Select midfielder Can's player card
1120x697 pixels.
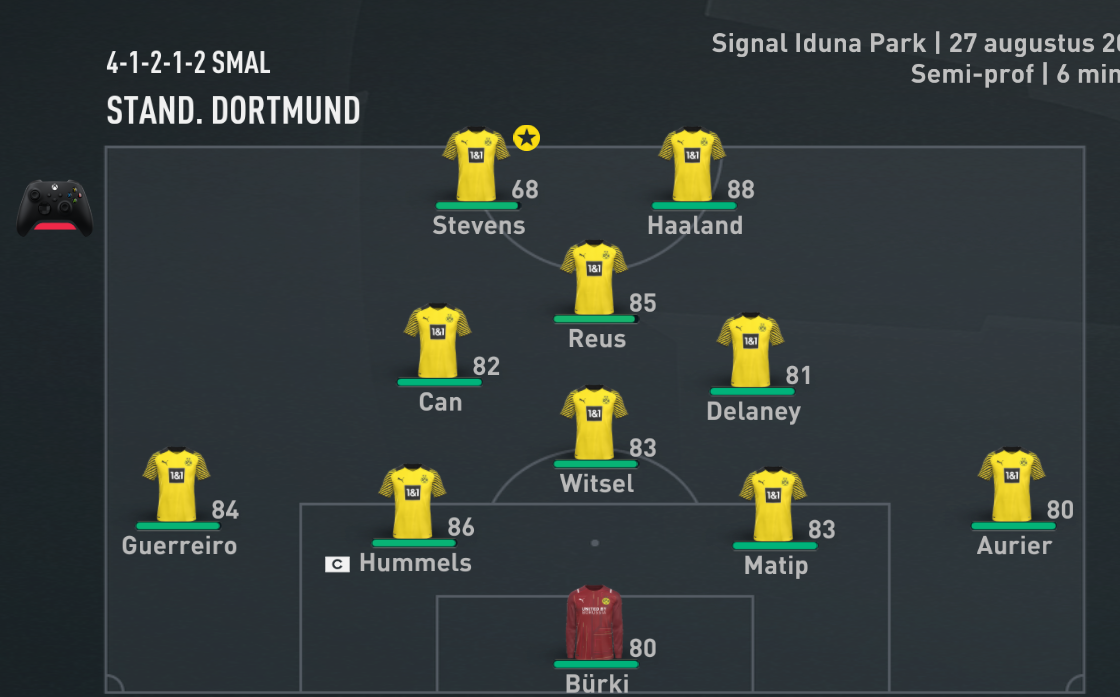coord(437,342)
